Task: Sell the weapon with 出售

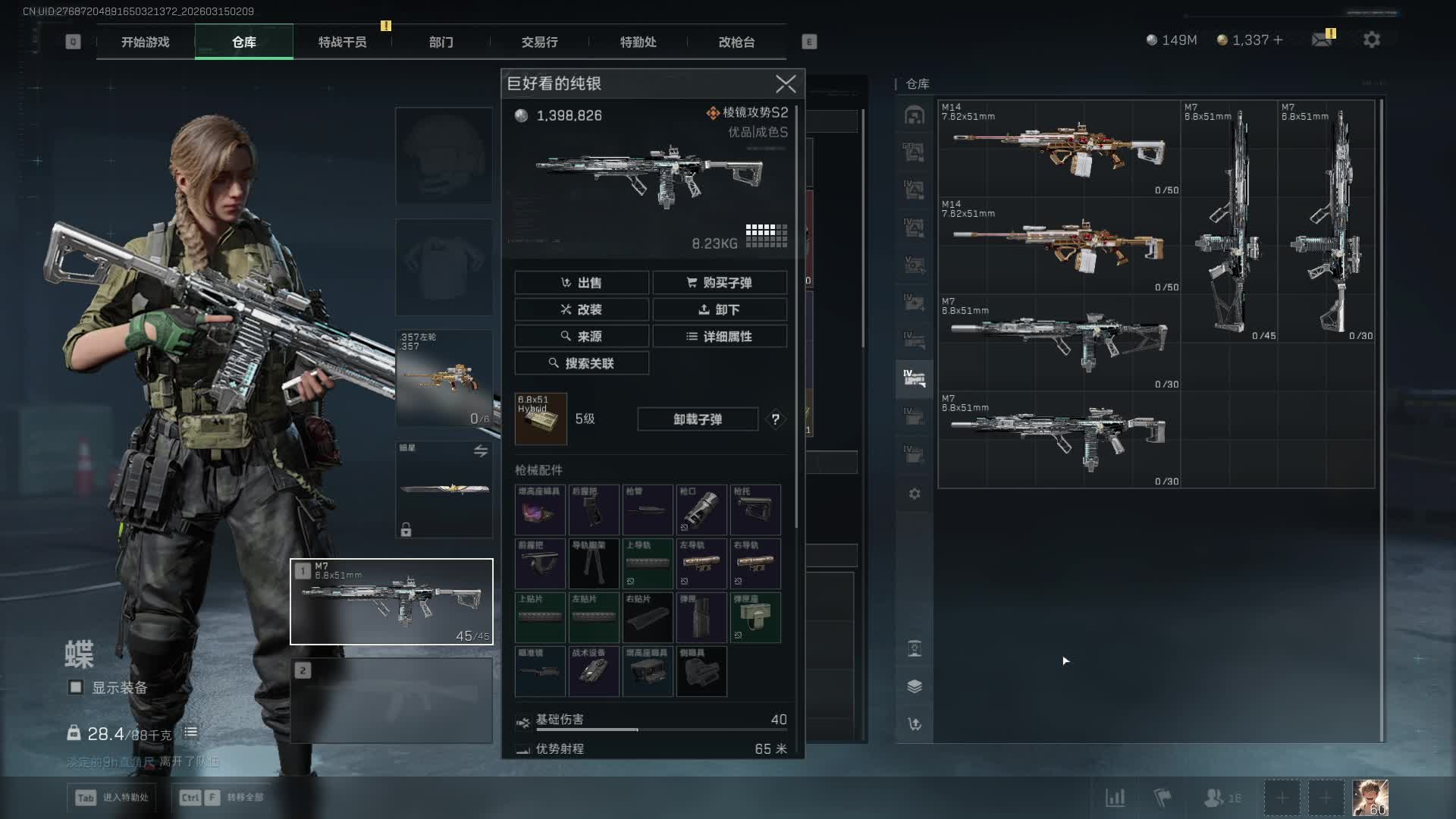Action: [x=582, y=283]
